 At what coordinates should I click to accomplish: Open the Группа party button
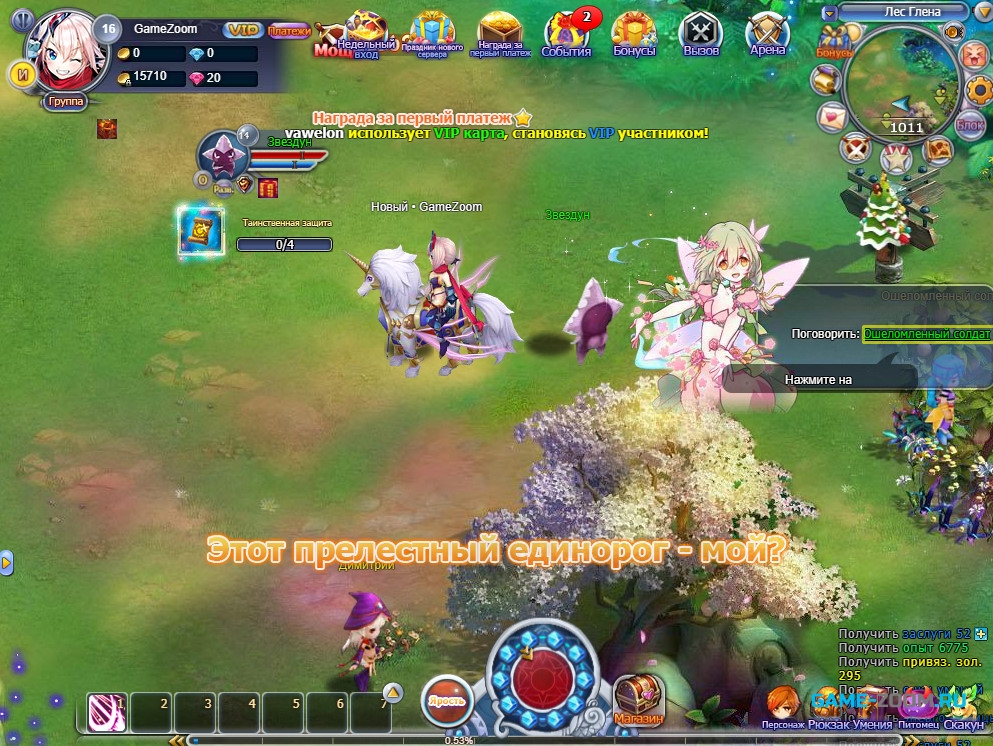(x=65, y=102)
